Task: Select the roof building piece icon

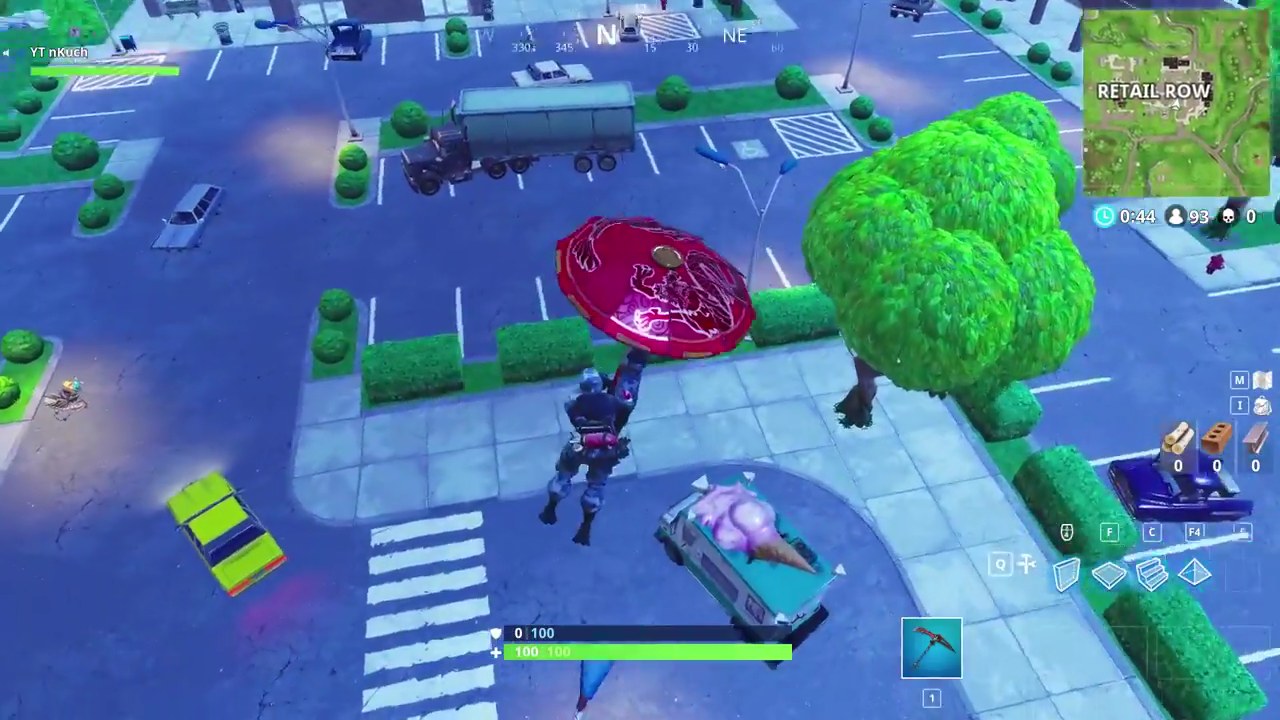Action: 1196,573
